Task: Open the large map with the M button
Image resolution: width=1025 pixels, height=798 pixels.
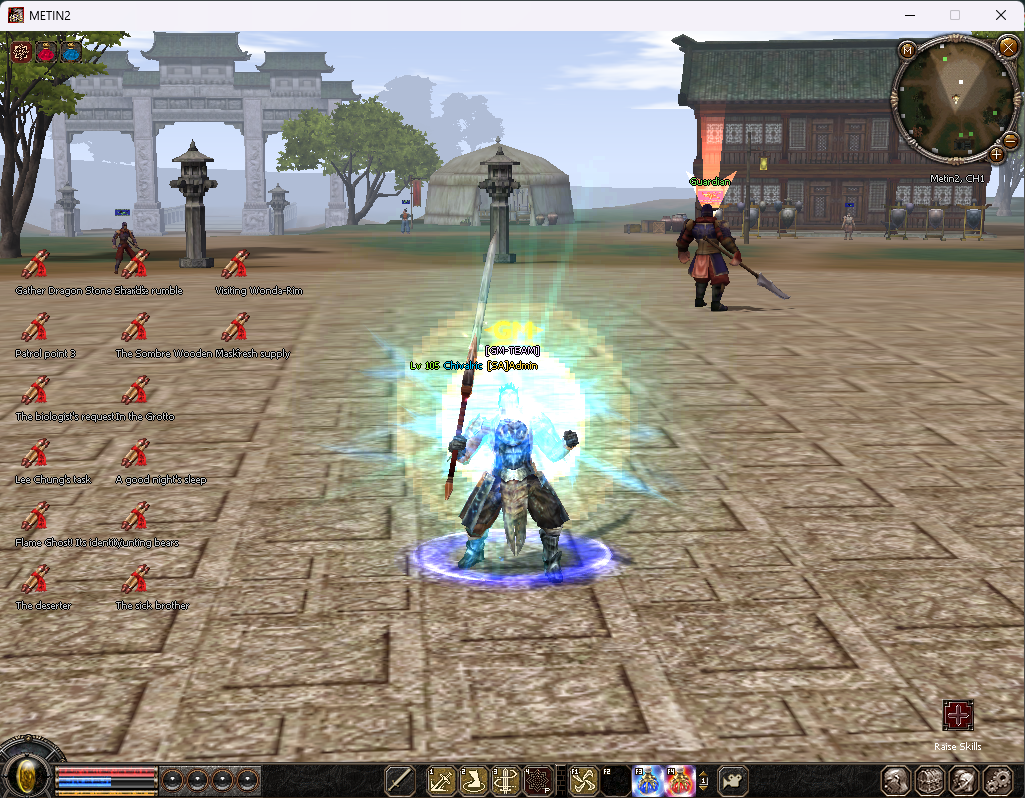Action: tap(907, 50)
